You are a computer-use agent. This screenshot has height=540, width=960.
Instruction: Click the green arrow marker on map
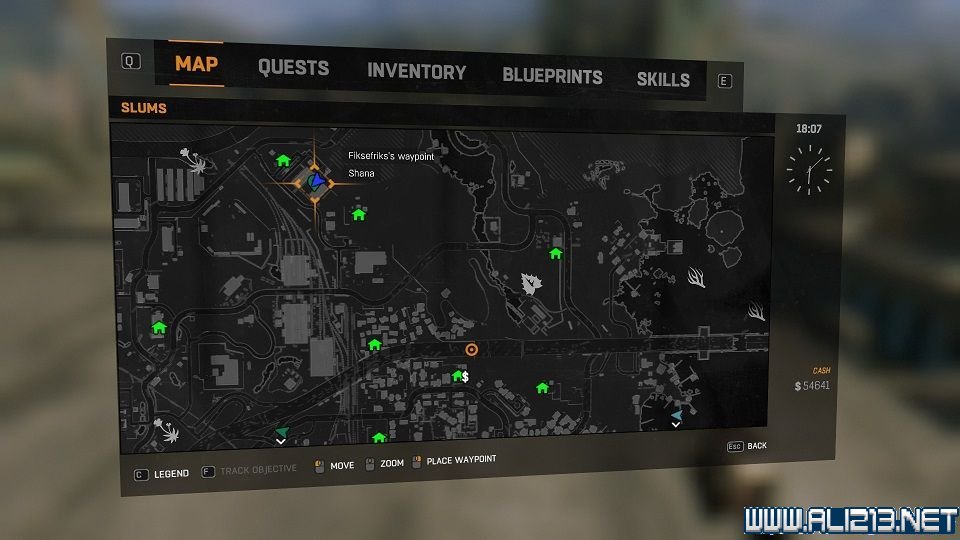(281, 430)
